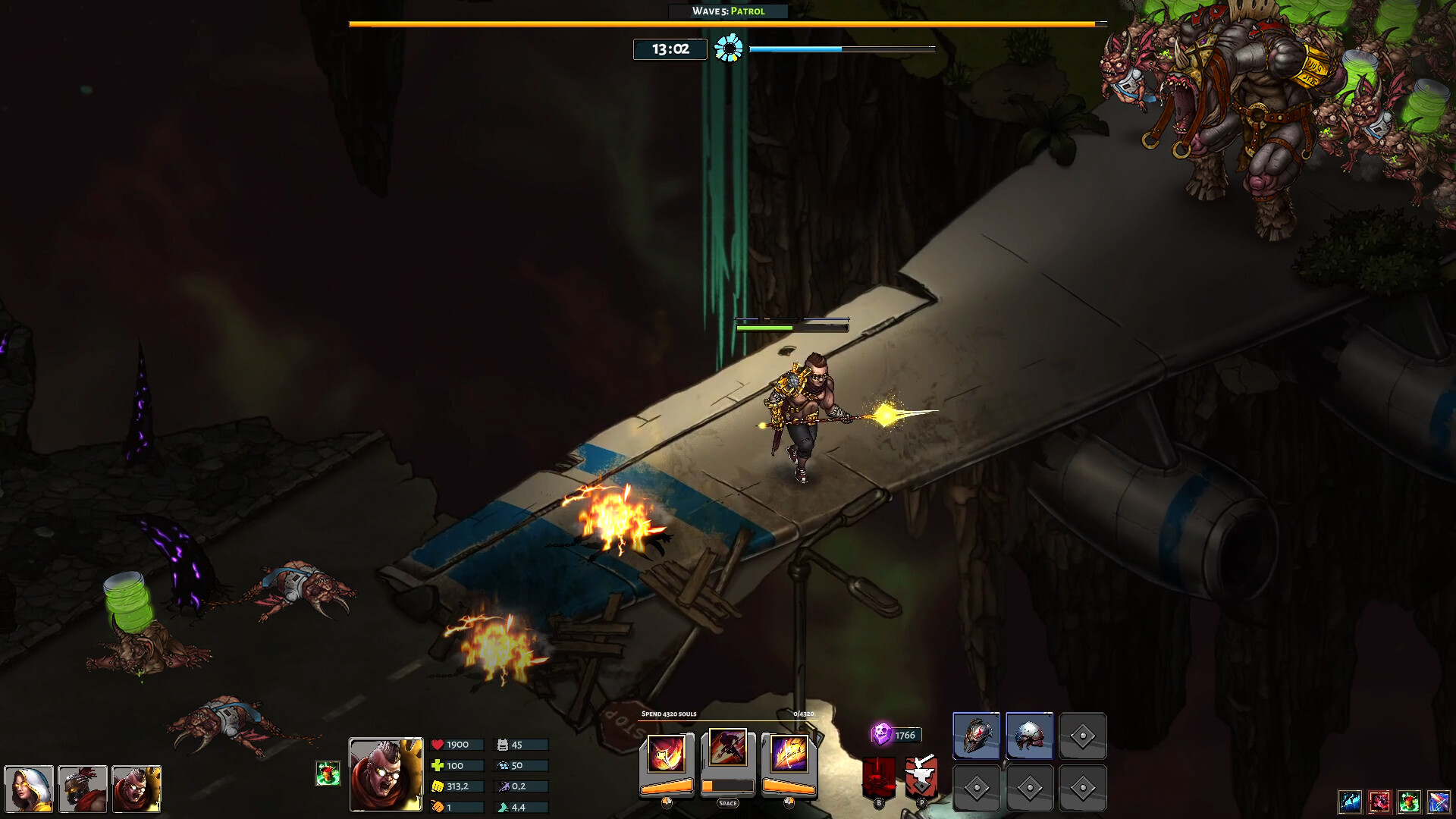Click the purple soul skull currency icon
Image resolution: width=1456 pixels, height=819 pixels.
pos(881,733)
